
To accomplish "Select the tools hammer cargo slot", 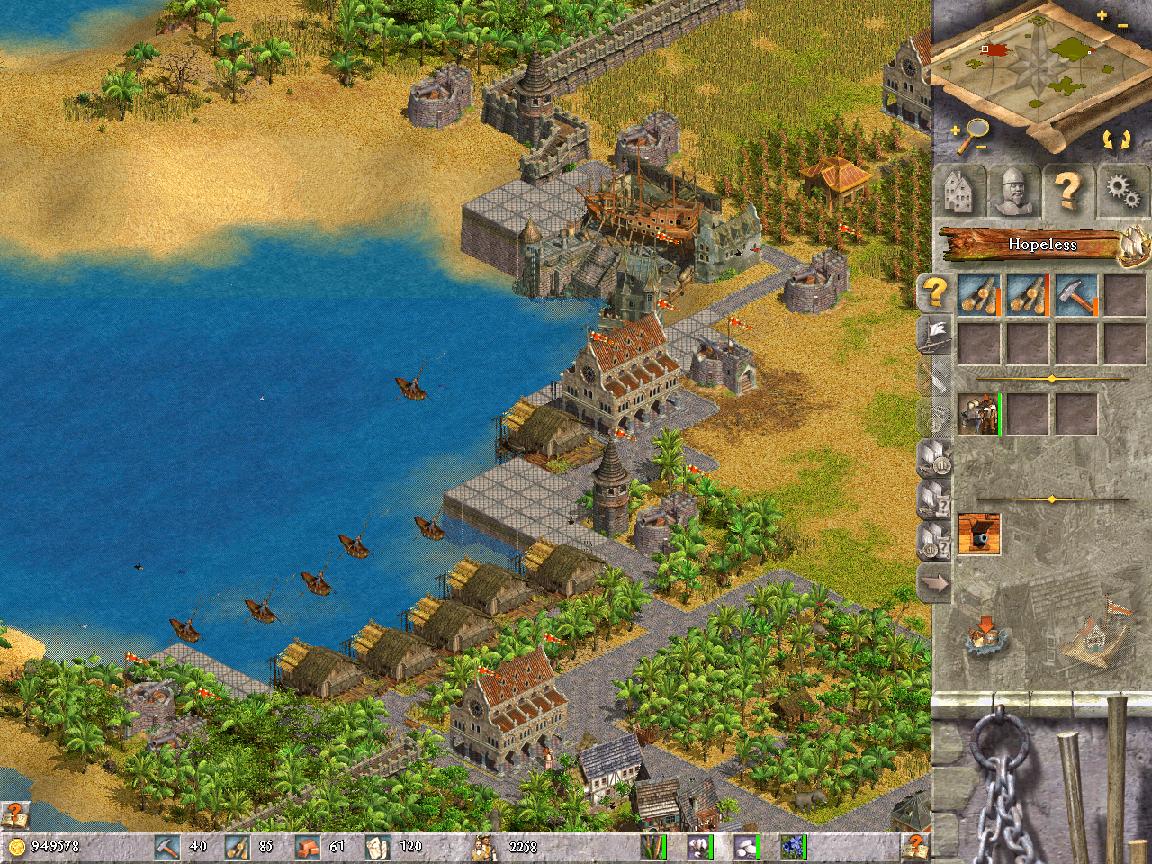I will click(1076, 295).
